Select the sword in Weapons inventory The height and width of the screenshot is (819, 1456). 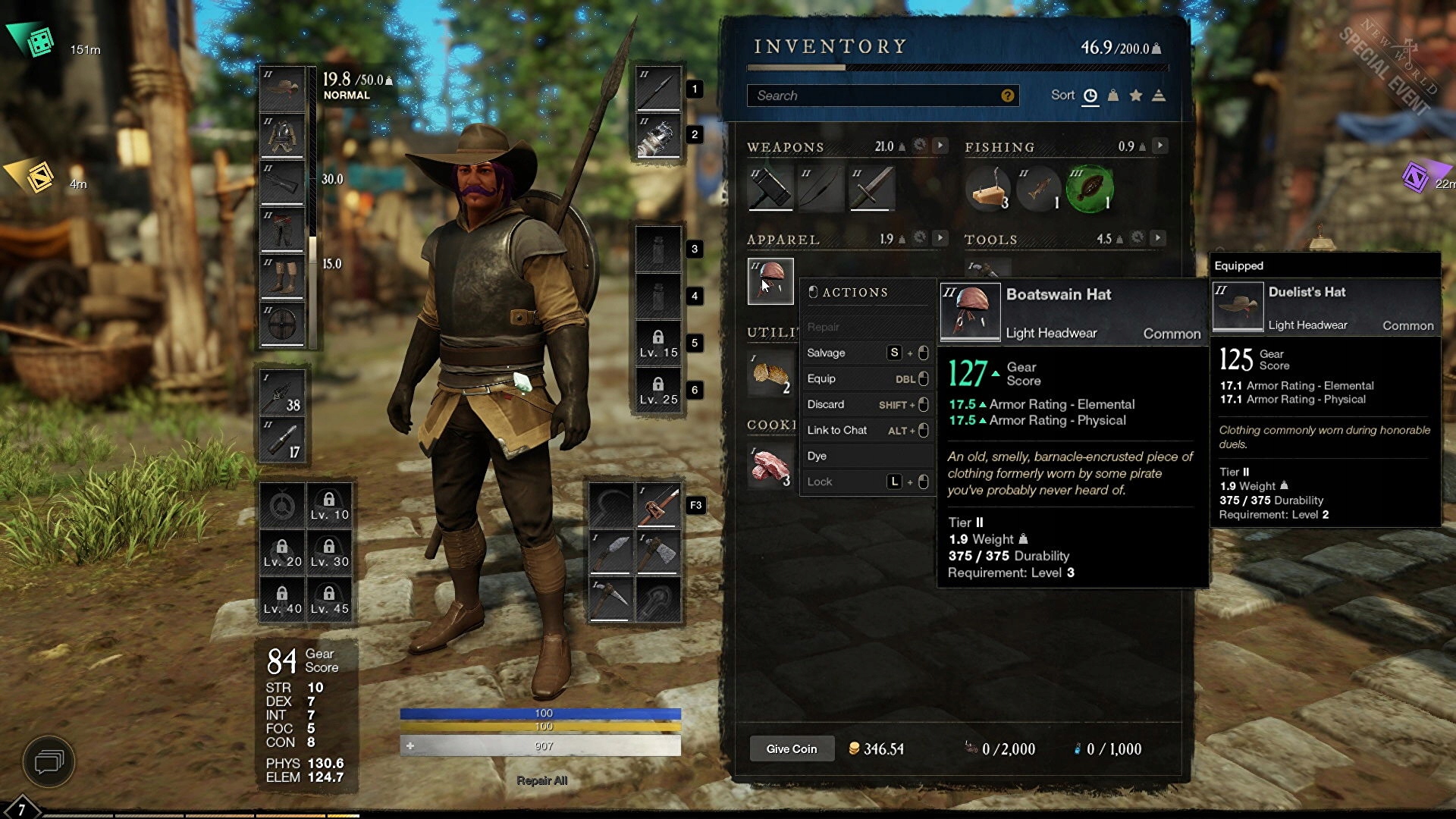pos(872,188)
